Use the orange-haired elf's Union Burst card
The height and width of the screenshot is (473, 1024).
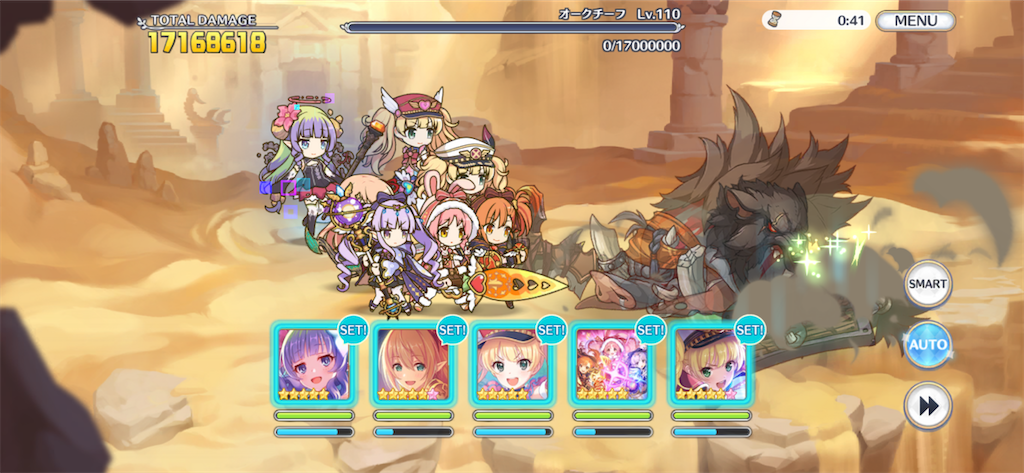pos(411,364)
